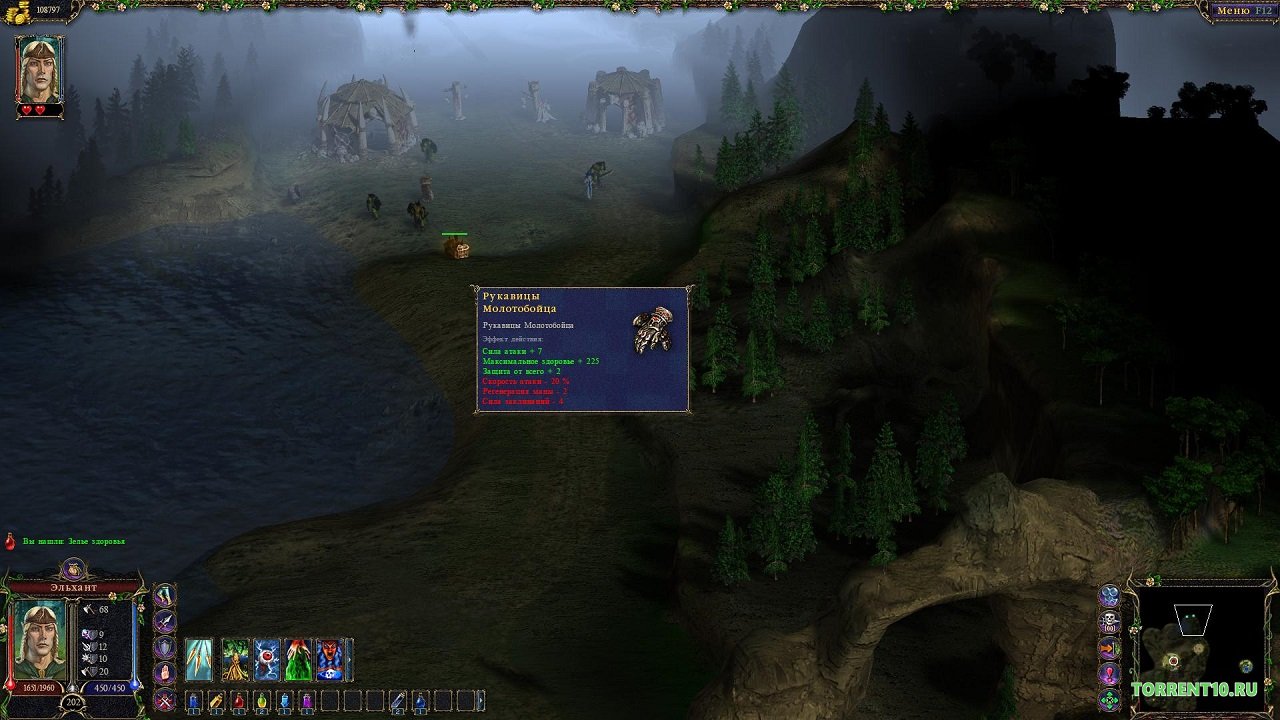Viewport: 1280px width, 720px height.
Task: Use the purple potion slot
Action: tap(307, 701)
